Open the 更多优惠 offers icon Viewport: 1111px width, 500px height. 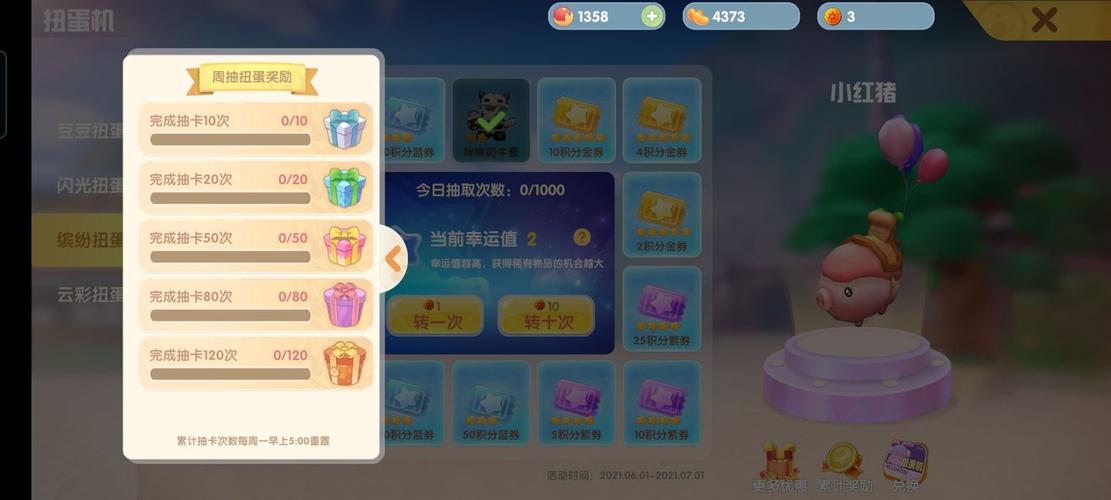[779, 467]
